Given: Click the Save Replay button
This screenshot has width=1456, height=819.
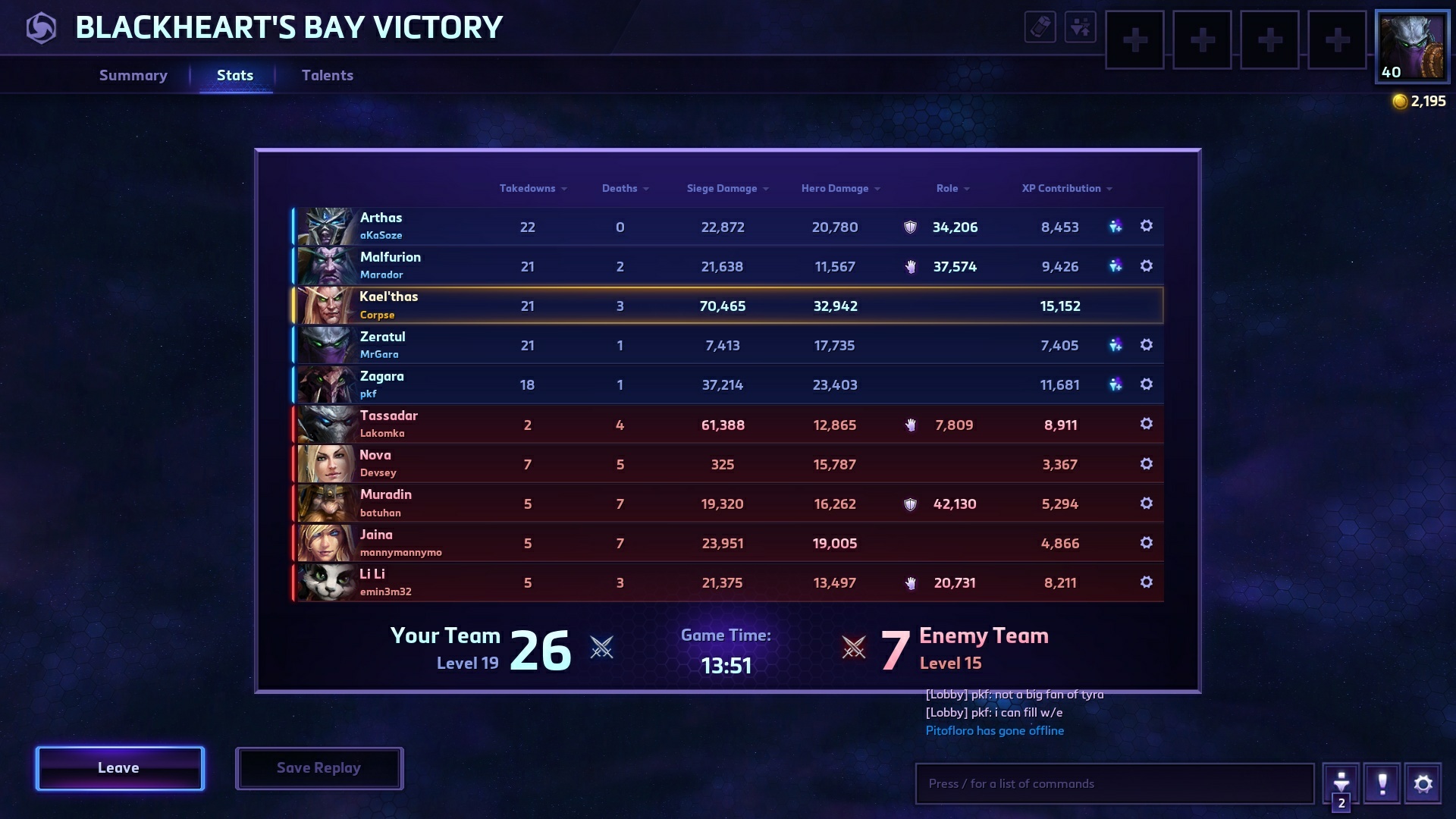Looking at the screenshot, I should coord(318,768).
